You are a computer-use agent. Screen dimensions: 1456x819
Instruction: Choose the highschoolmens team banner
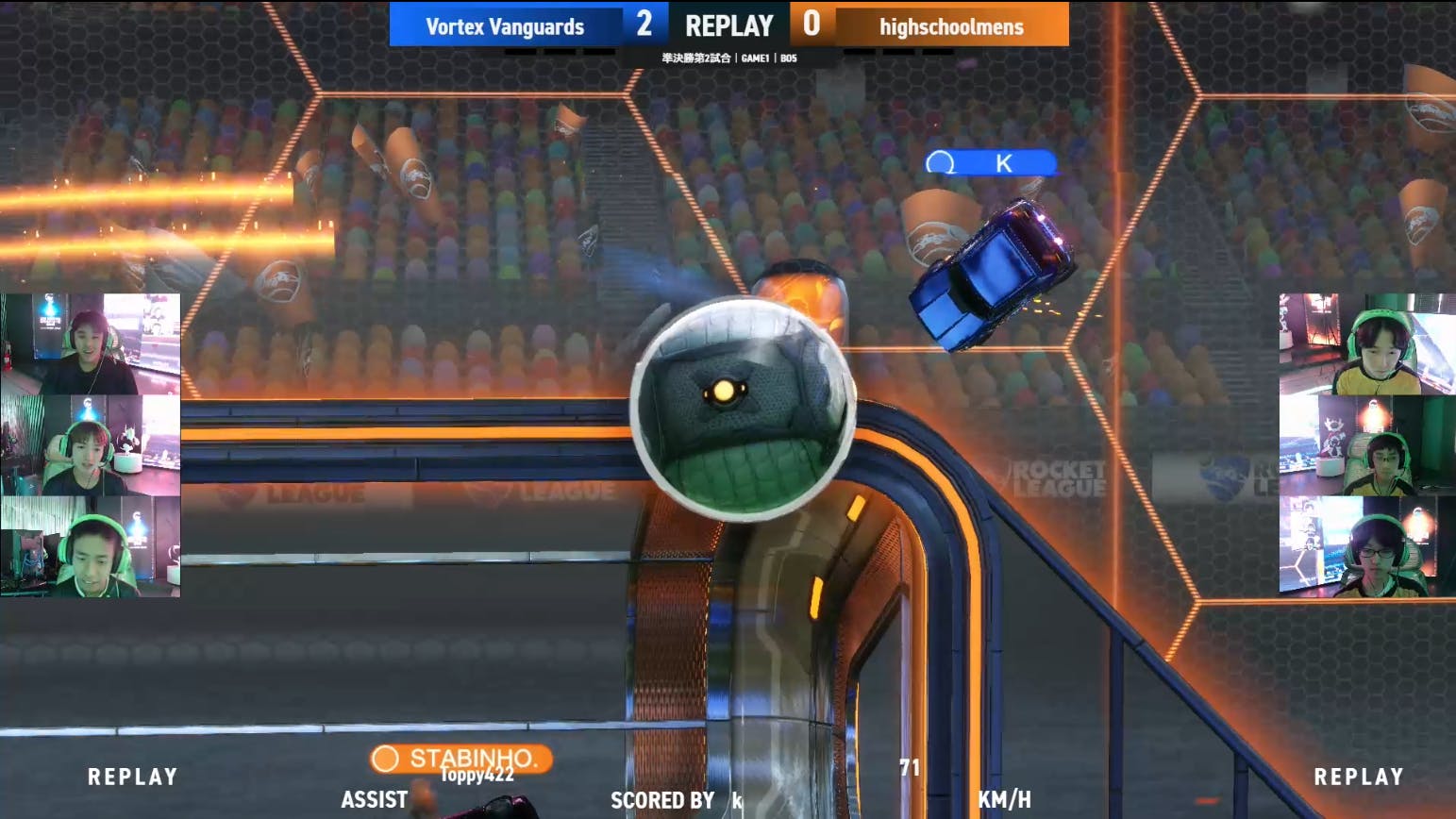[950, 25]
